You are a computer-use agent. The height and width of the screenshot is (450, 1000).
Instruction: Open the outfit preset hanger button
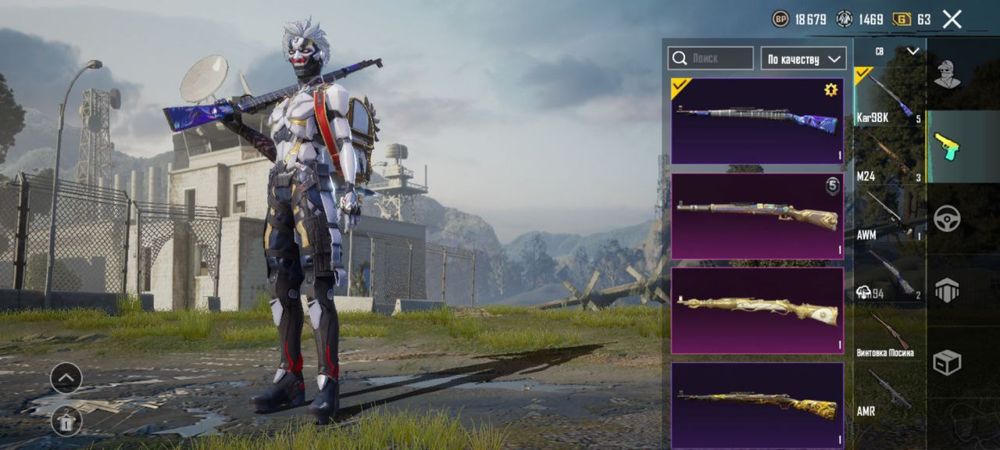click(x=66, y=421)
